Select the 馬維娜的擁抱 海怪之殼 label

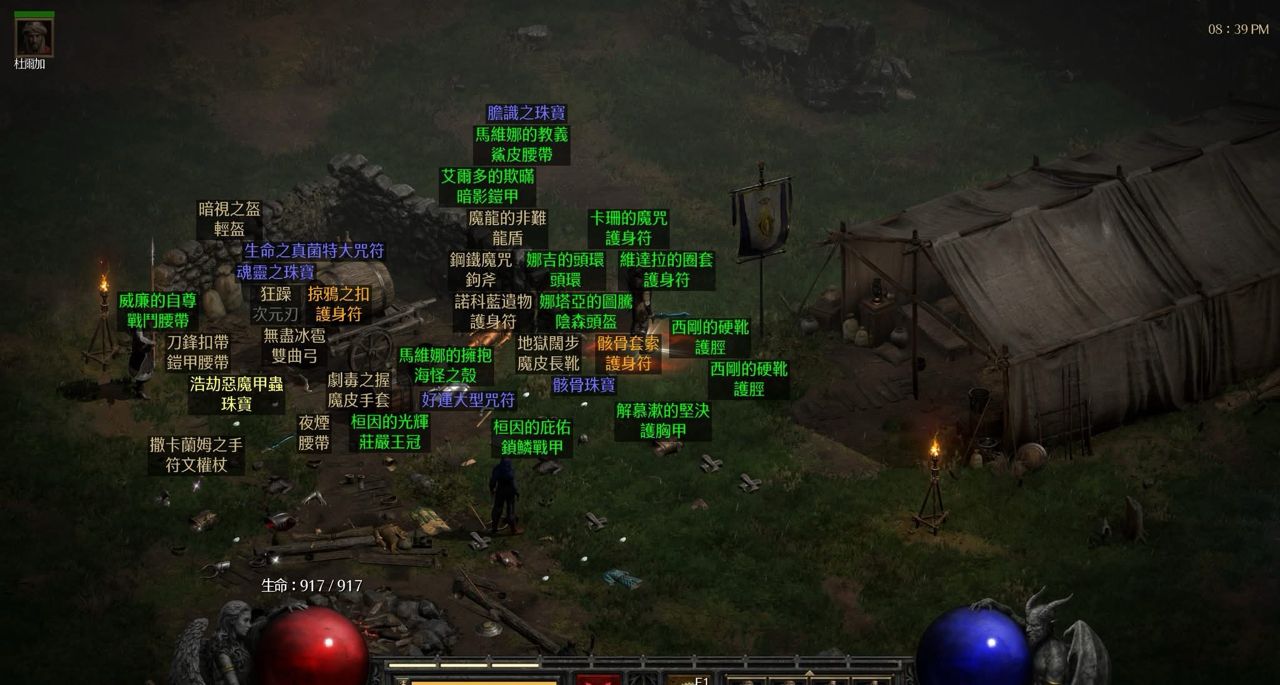click(446, 365)
